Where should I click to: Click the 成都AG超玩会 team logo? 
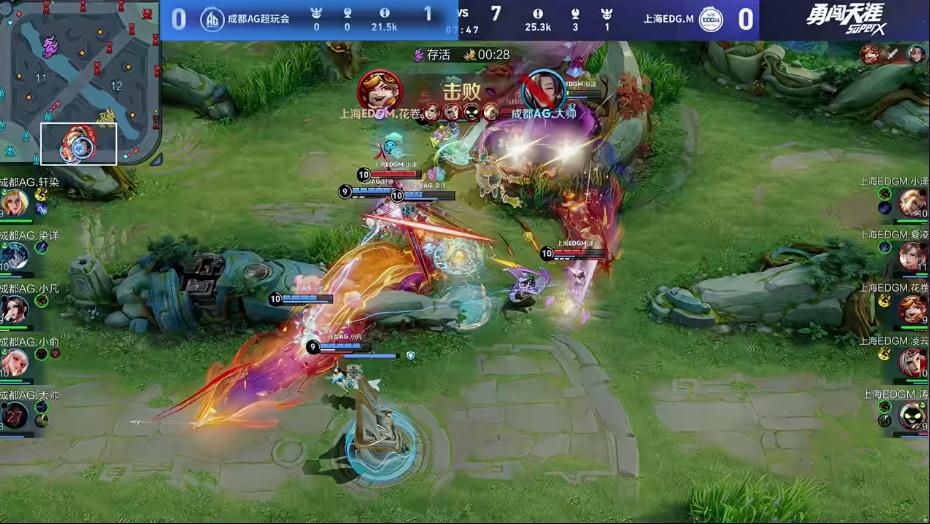[212, 19]
